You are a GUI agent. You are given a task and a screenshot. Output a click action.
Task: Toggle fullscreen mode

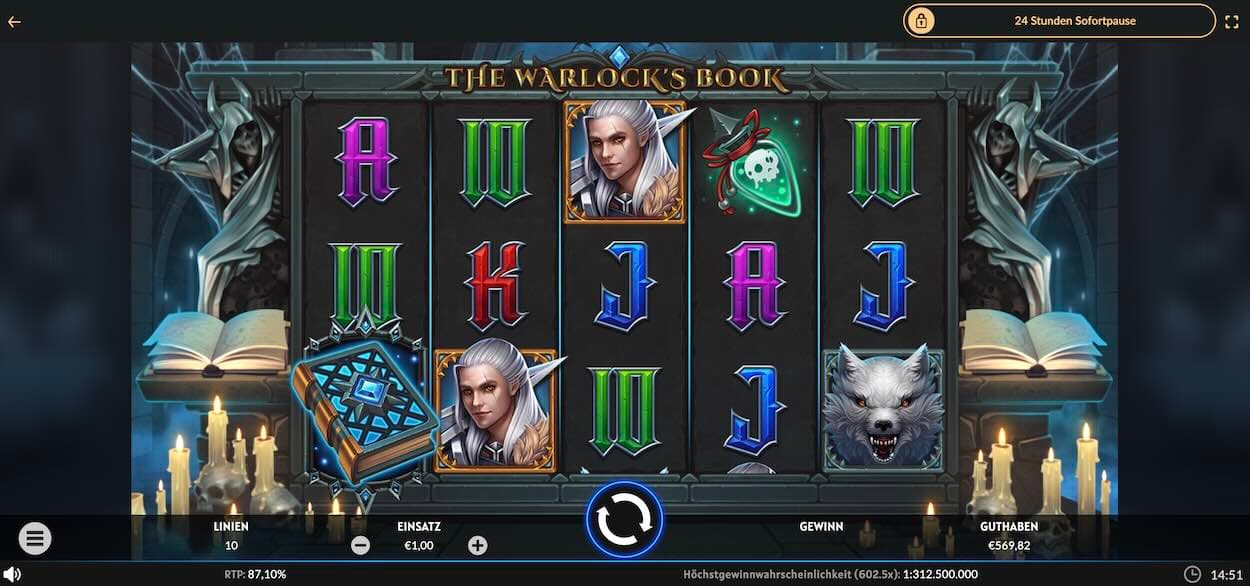(1232, 20)
